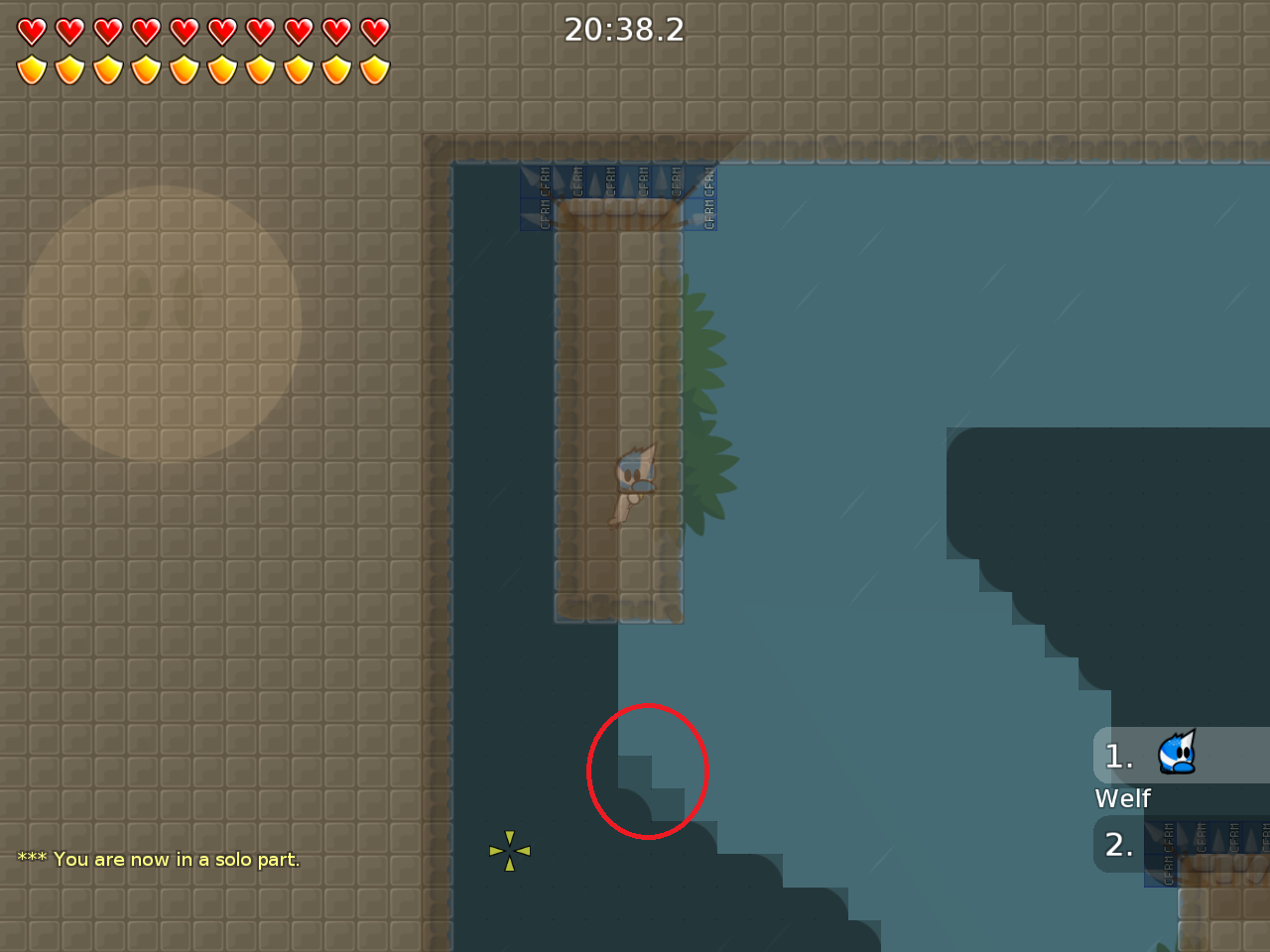
Task: Click the yellow star marker in the water
Action: click(x=510, y=850)
